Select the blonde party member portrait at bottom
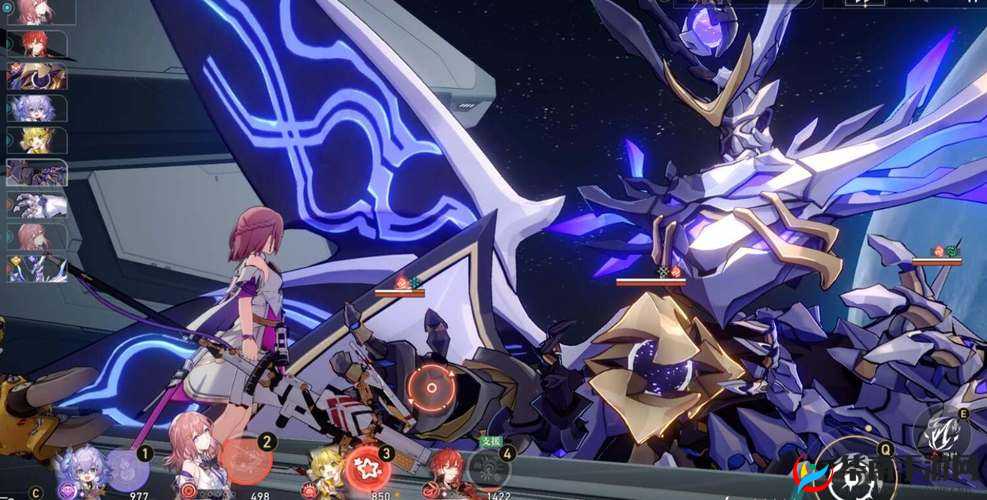Viewport: 987px width, 500px height. (x=325, y=470)
